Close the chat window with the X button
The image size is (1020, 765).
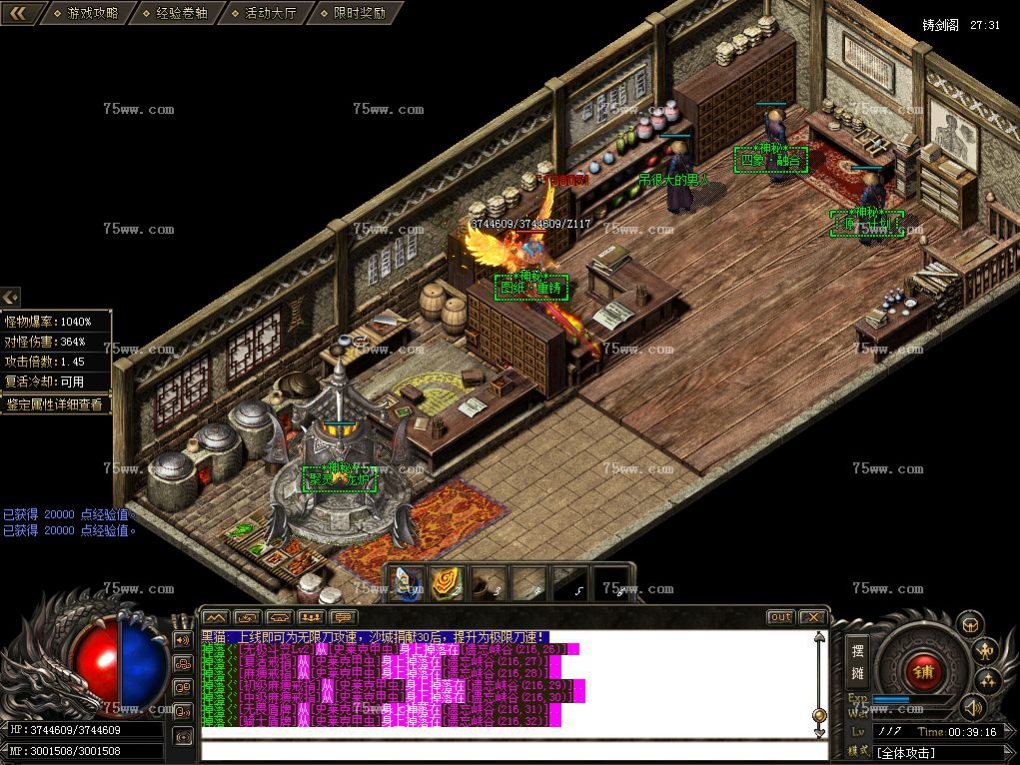coord(813,617)
